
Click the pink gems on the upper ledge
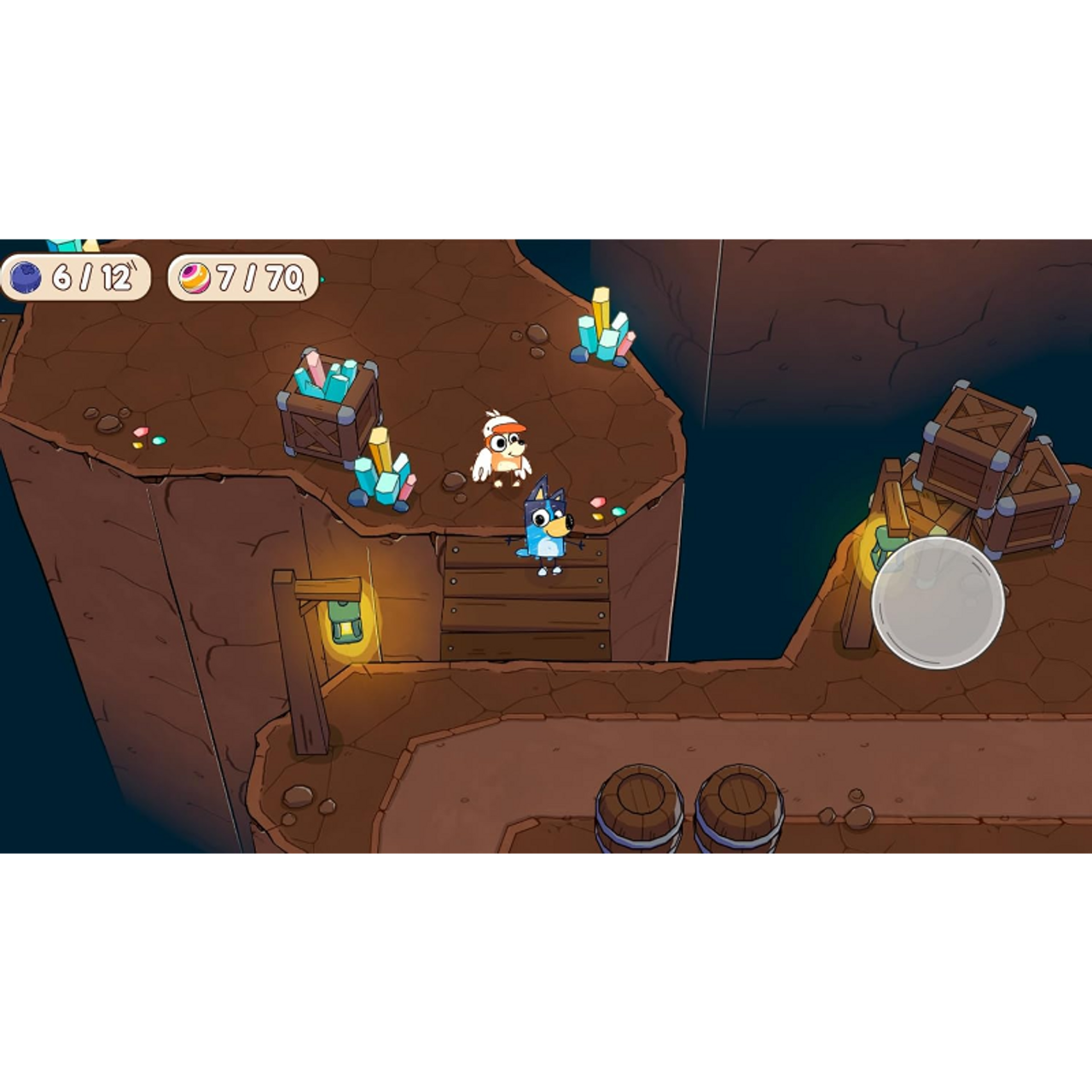(x=141, y=432)
